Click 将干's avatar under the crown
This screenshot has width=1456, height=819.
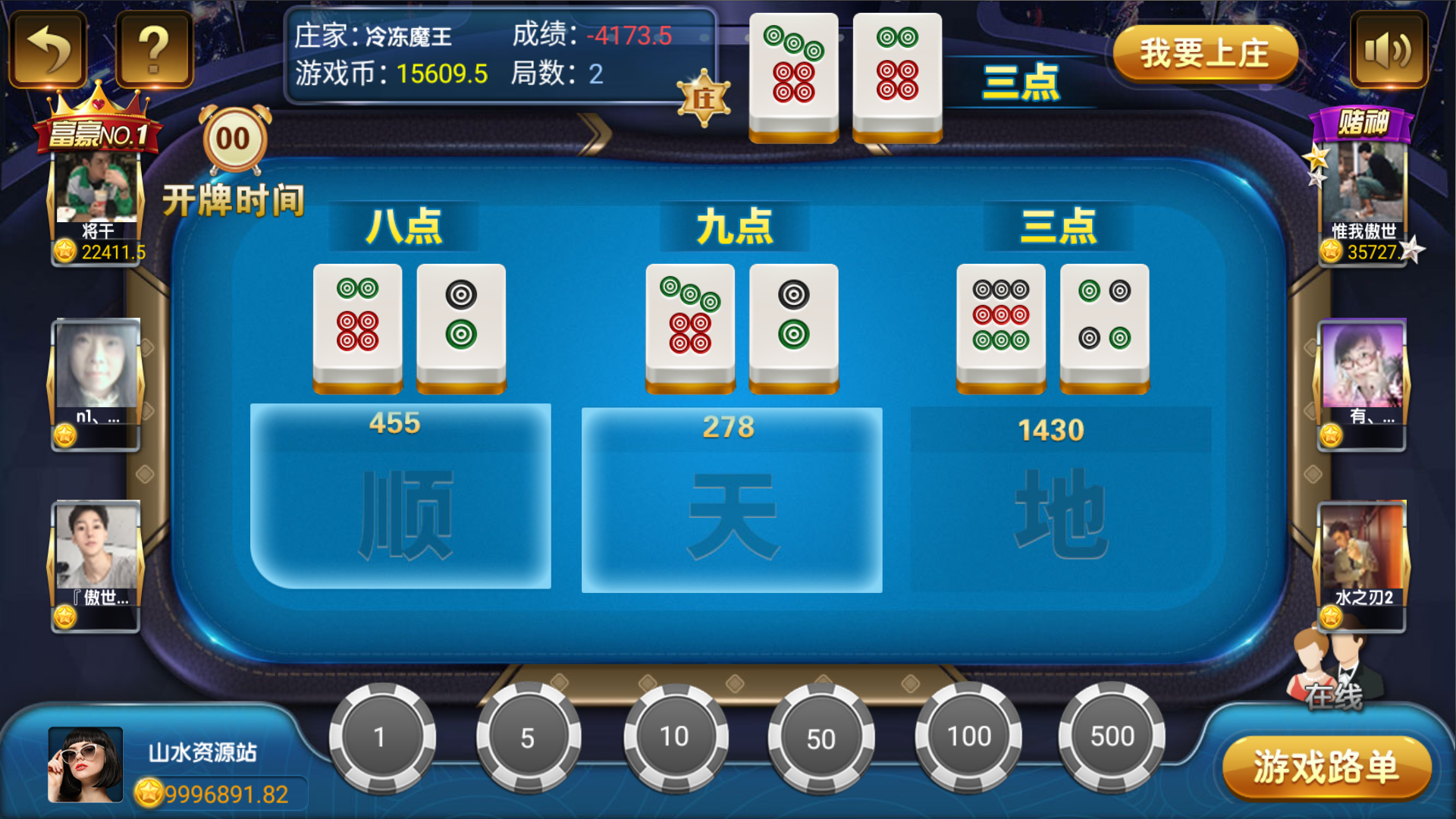coord(95,190)
